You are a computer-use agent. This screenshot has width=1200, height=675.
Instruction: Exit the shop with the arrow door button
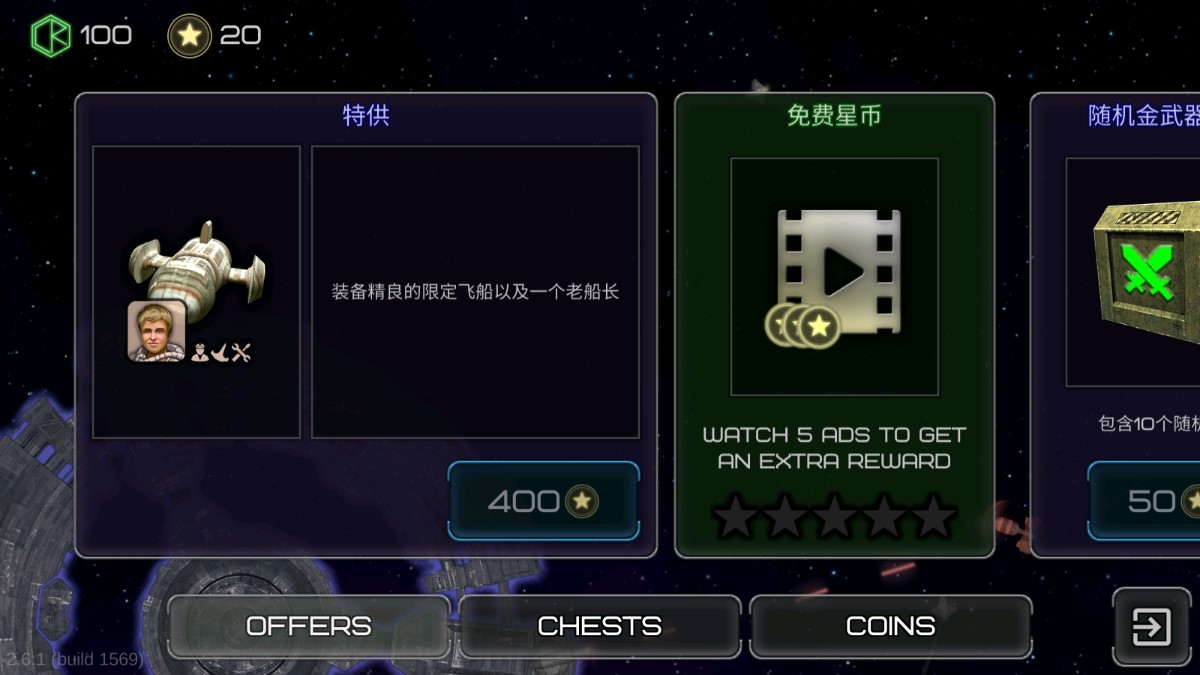pyautogui.click(x=1151, y=627)
